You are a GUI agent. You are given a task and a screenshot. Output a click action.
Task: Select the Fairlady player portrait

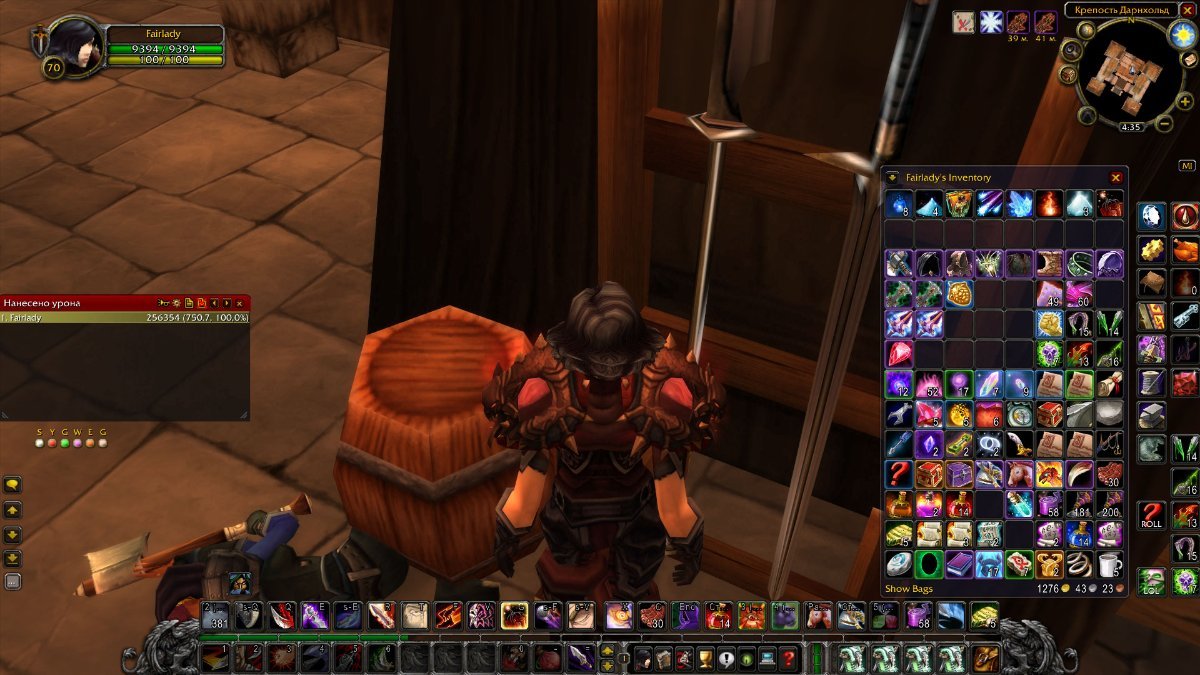tap(72, 45)
